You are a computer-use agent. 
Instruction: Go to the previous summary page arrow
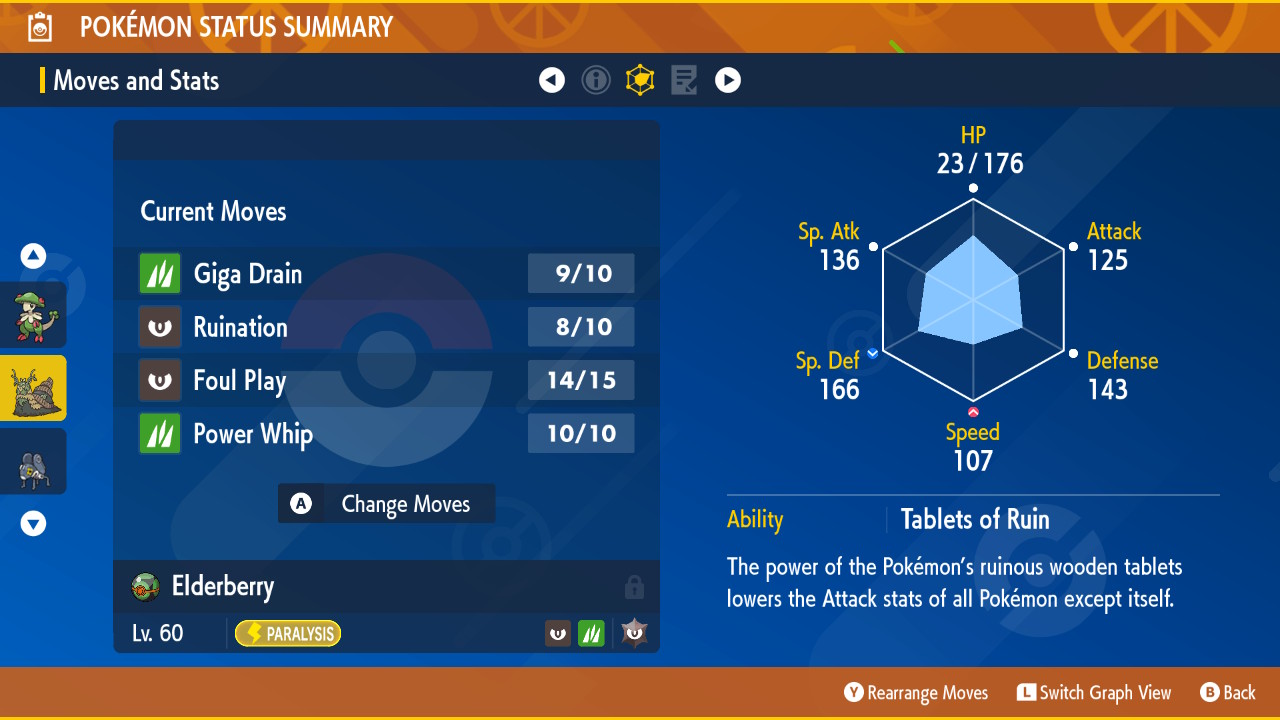pyautogui.click(x=552, y=80)
